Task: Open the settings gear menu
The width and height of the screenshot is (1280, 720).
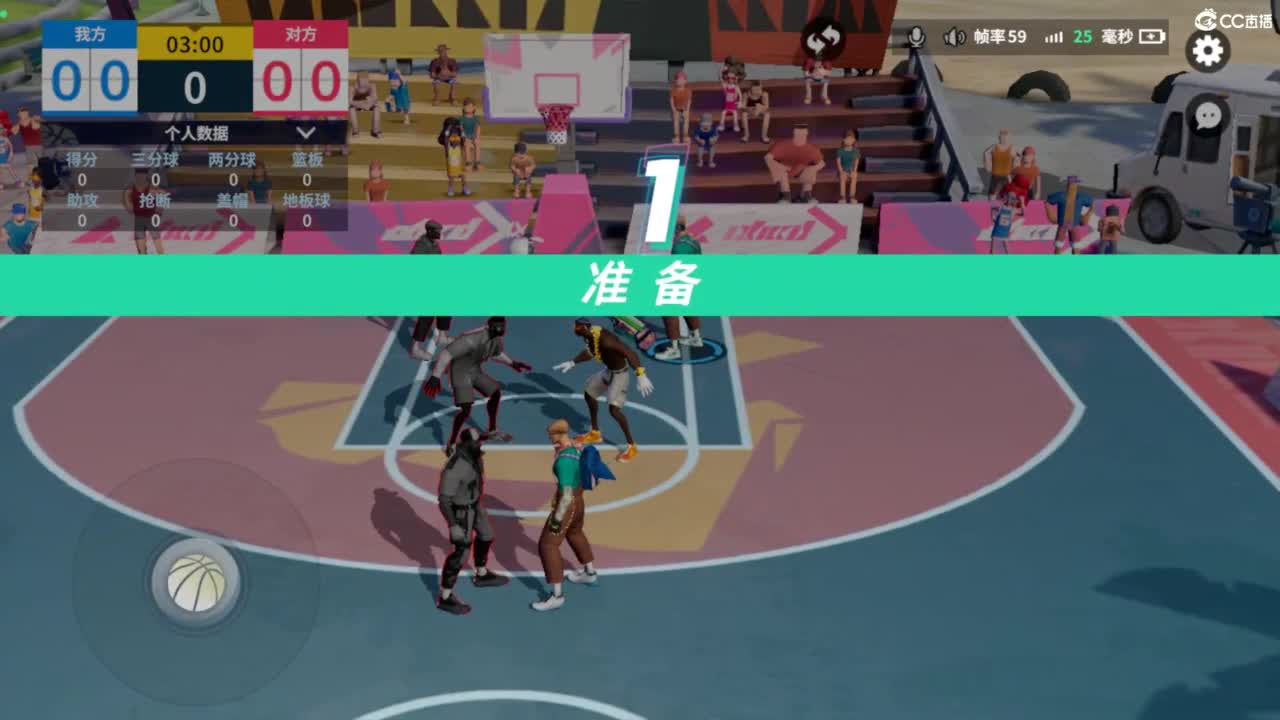Action: (1207, 50)
